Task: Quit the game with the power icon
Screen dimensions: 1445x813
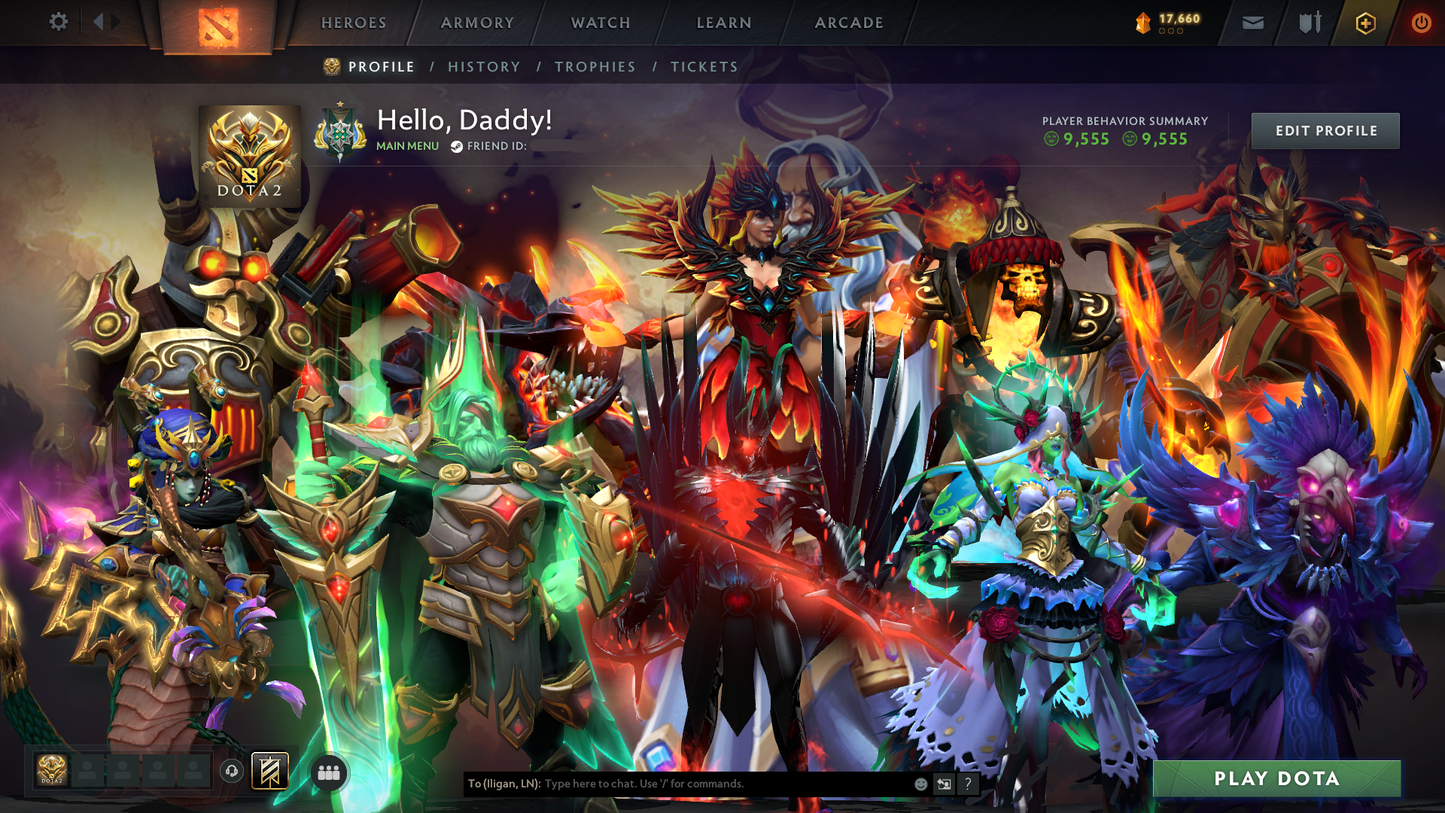Action: (1421, 23)
